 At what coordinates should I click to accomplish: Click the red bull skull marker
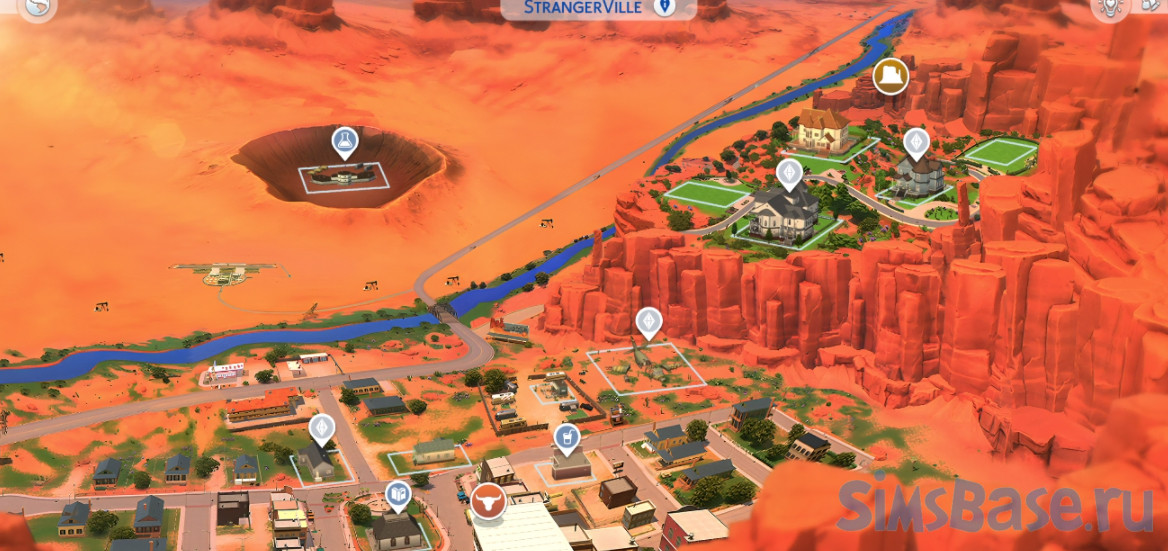(489, 502)
